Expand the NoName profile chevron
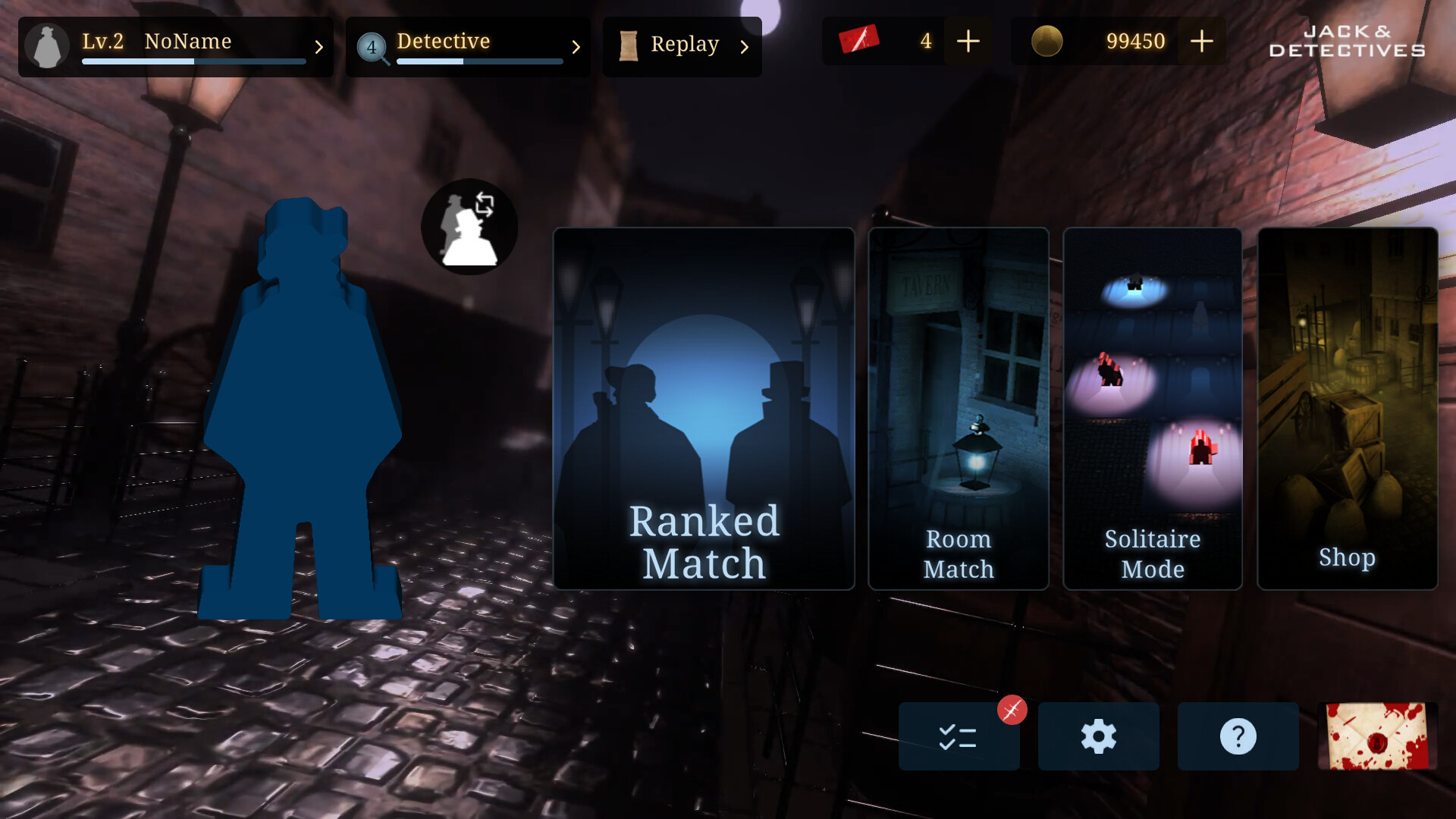 318,47
